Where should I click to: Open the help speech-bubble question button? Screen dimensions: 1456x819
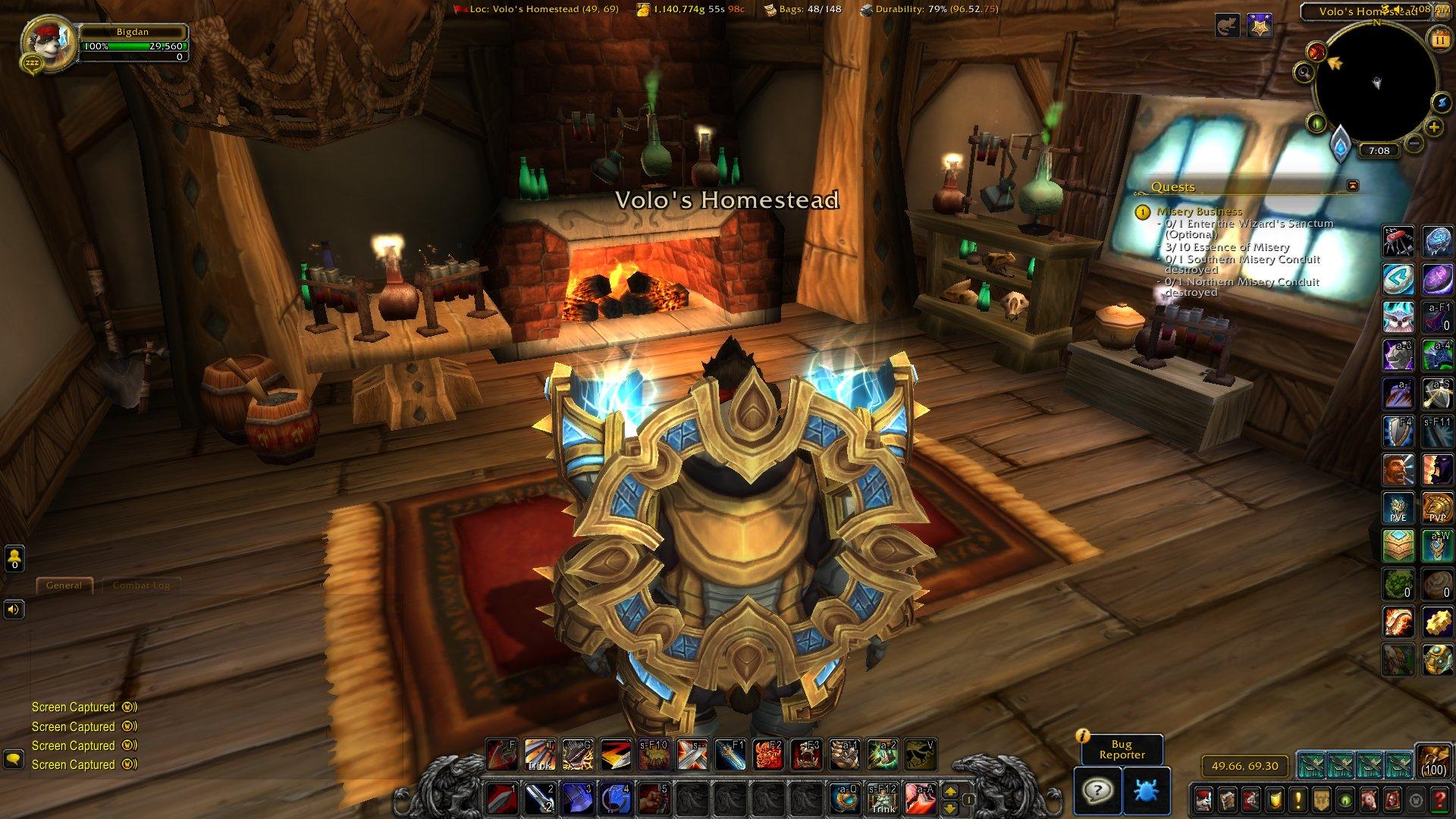[1097, 792]
